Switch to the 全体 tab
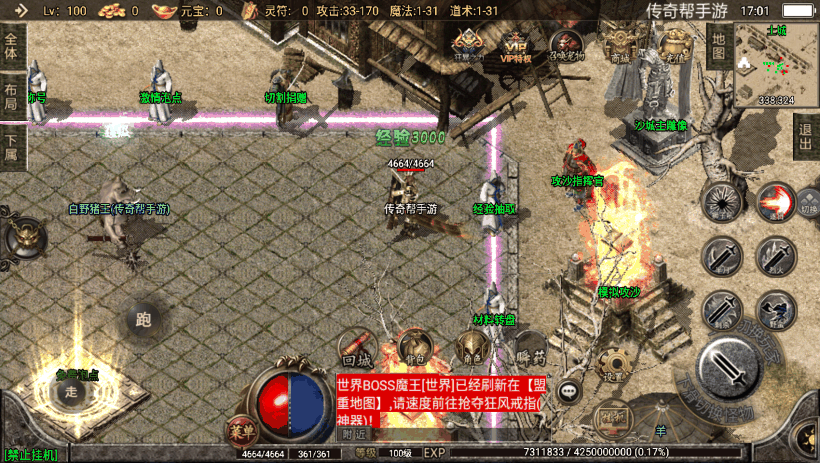 click(12, 46)
